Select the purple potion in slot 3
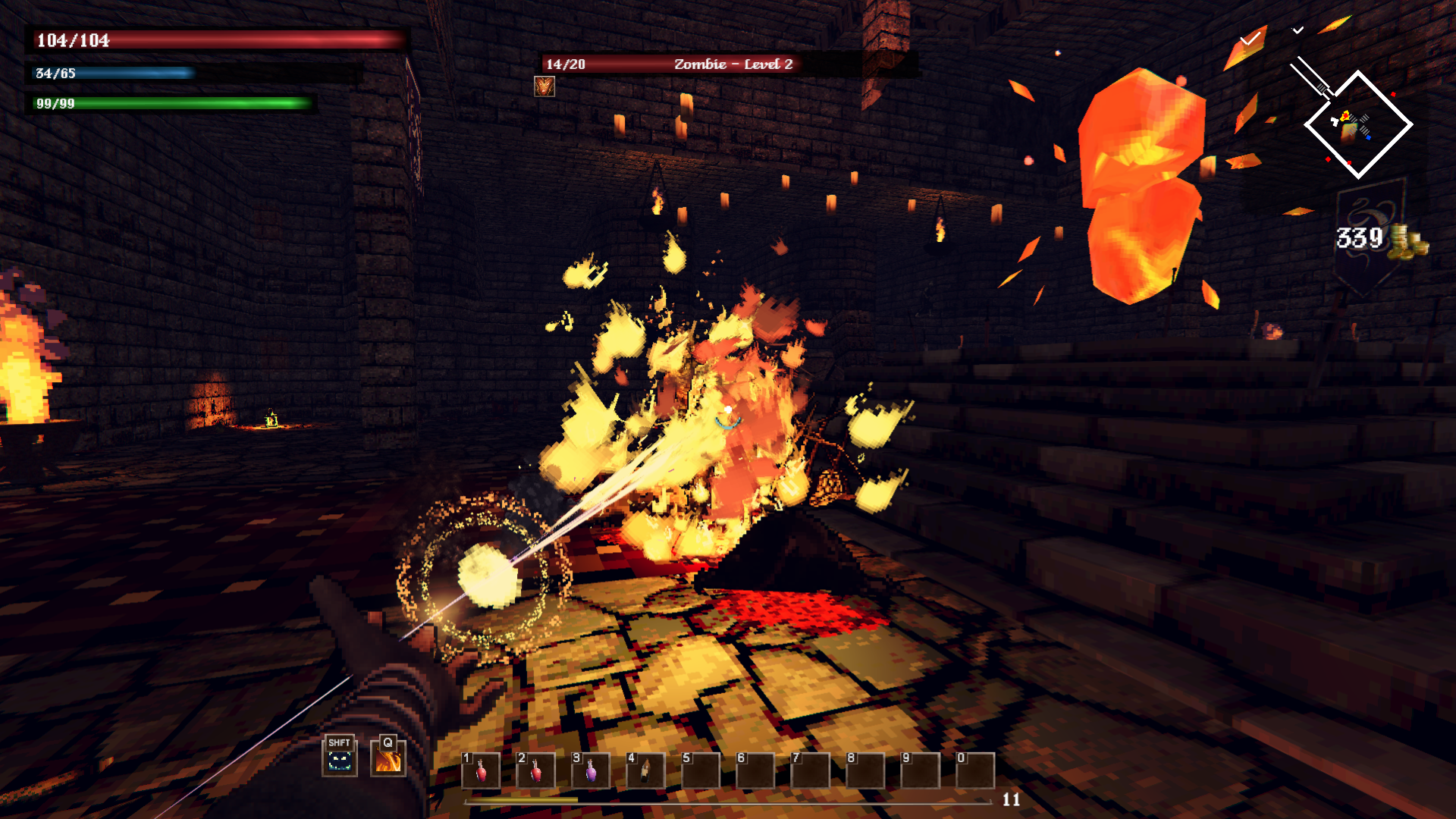The image size is (1456, 819). (x=591, y=771)
